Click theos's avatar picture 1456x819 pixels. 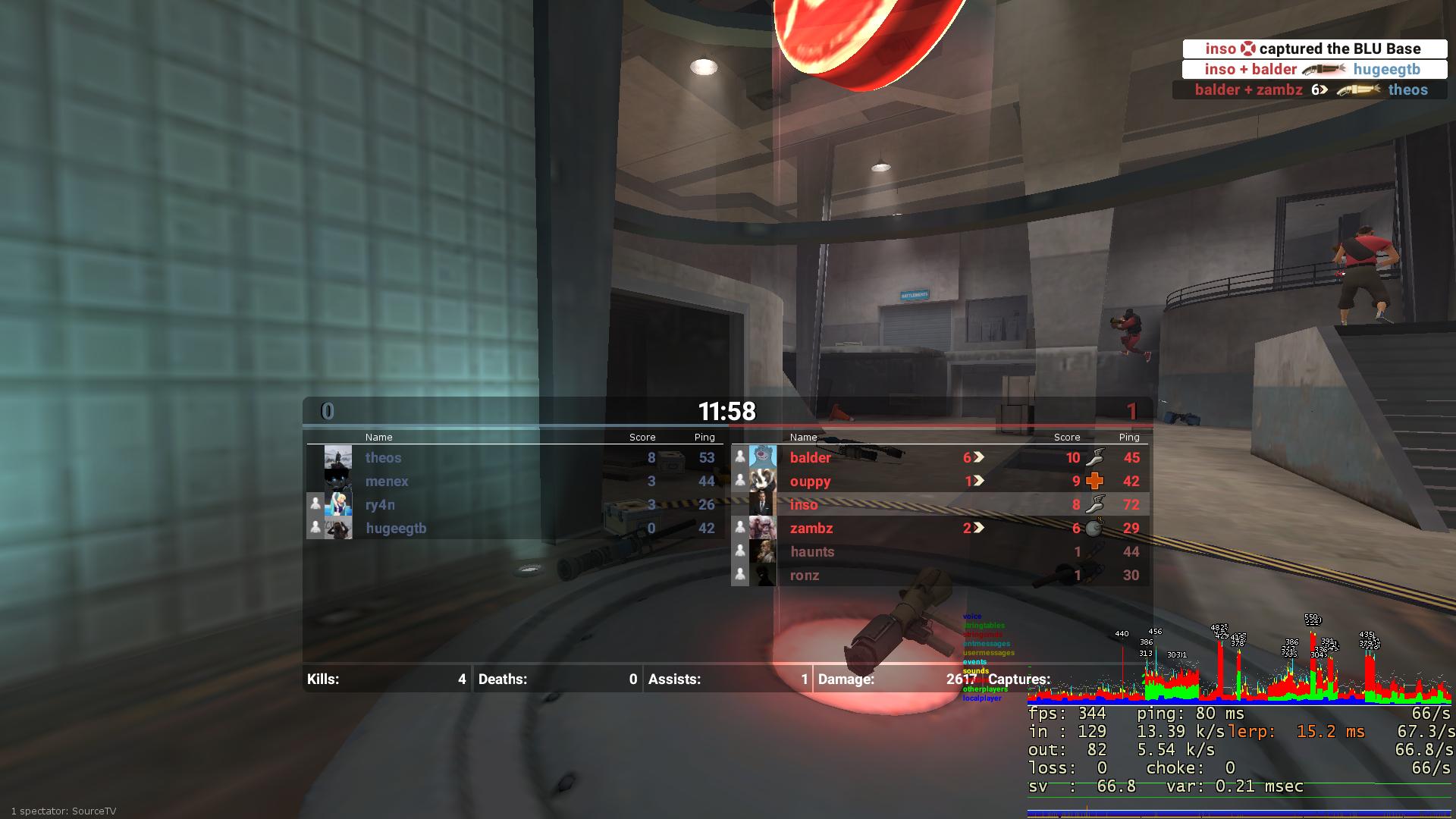(338, 457)
